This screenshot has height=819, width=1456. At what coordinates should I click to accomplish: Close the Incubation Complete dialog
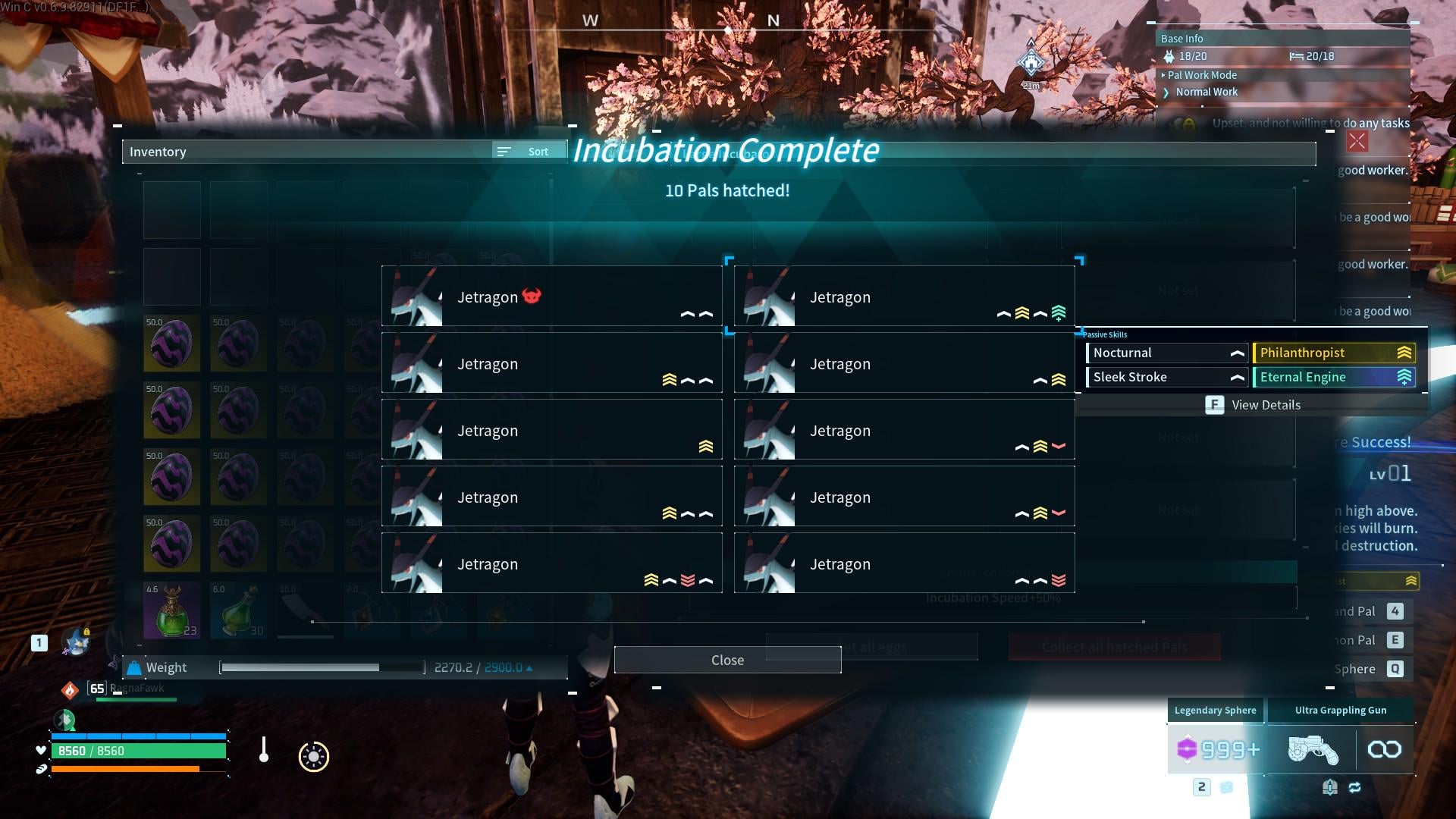coord(727,660)
